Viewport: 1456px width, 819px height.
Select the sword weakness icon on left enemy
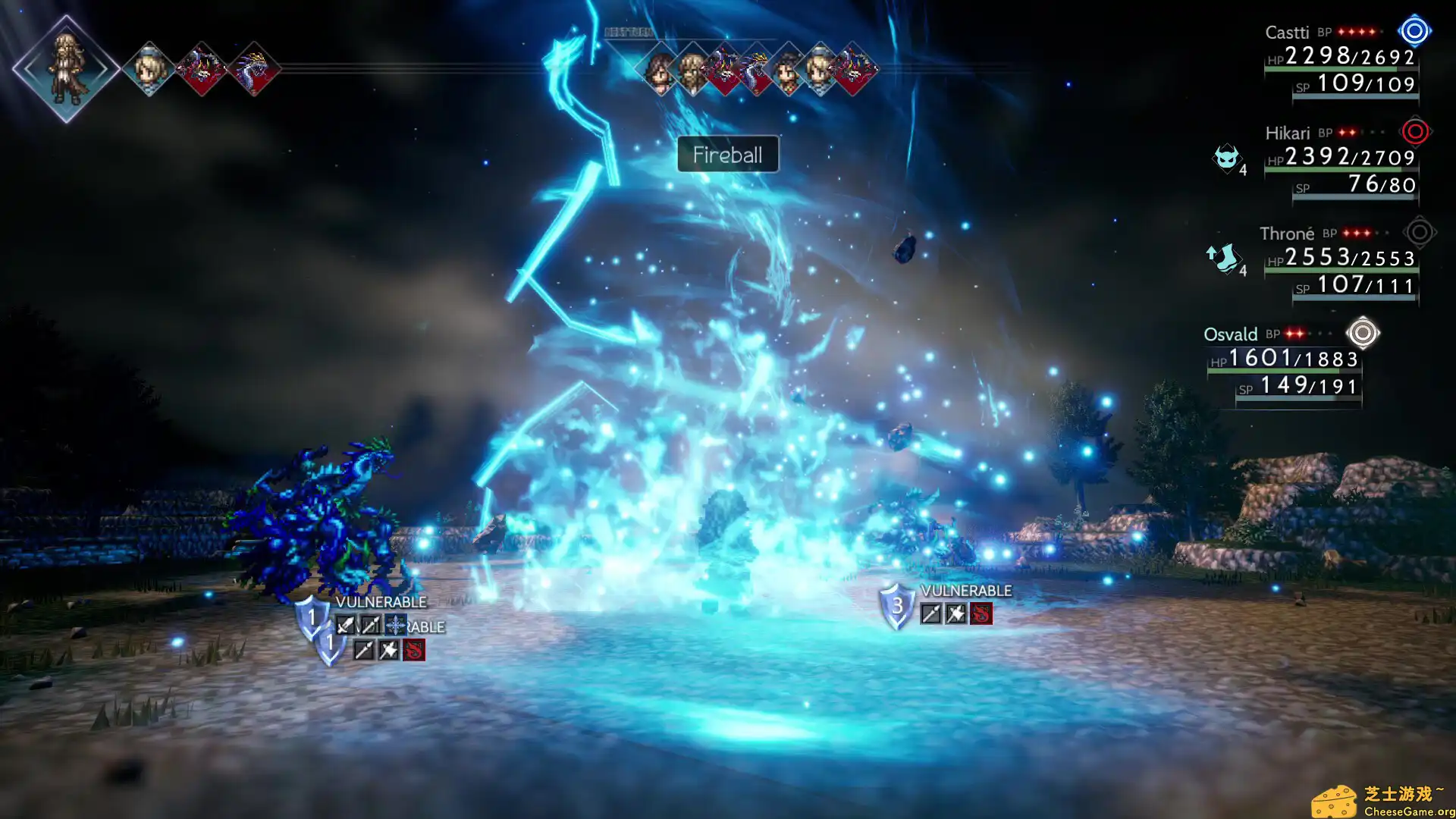[345, 625]
